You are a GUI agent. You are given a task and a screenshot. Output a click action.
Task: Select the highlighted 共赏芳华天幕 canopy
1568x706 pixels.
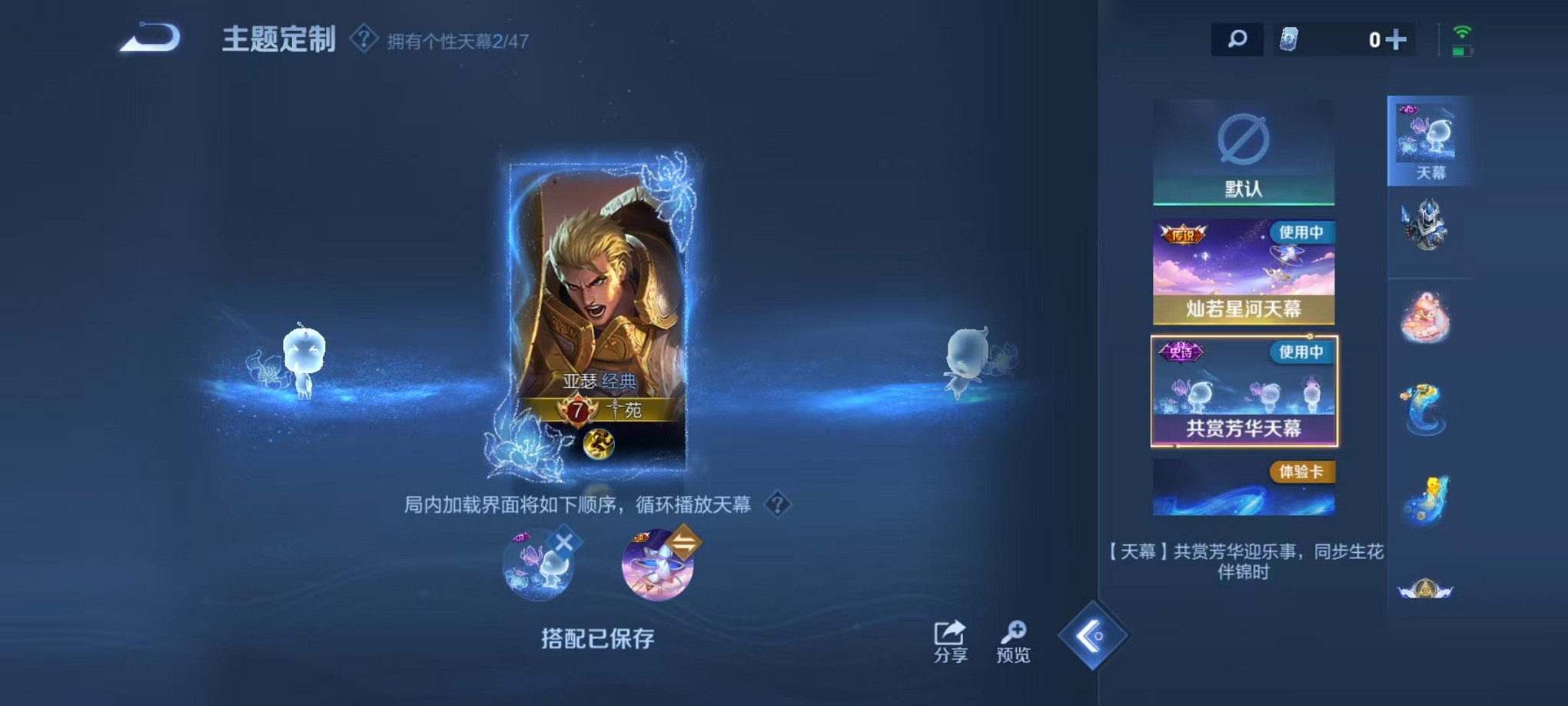tap(1244, 391)
